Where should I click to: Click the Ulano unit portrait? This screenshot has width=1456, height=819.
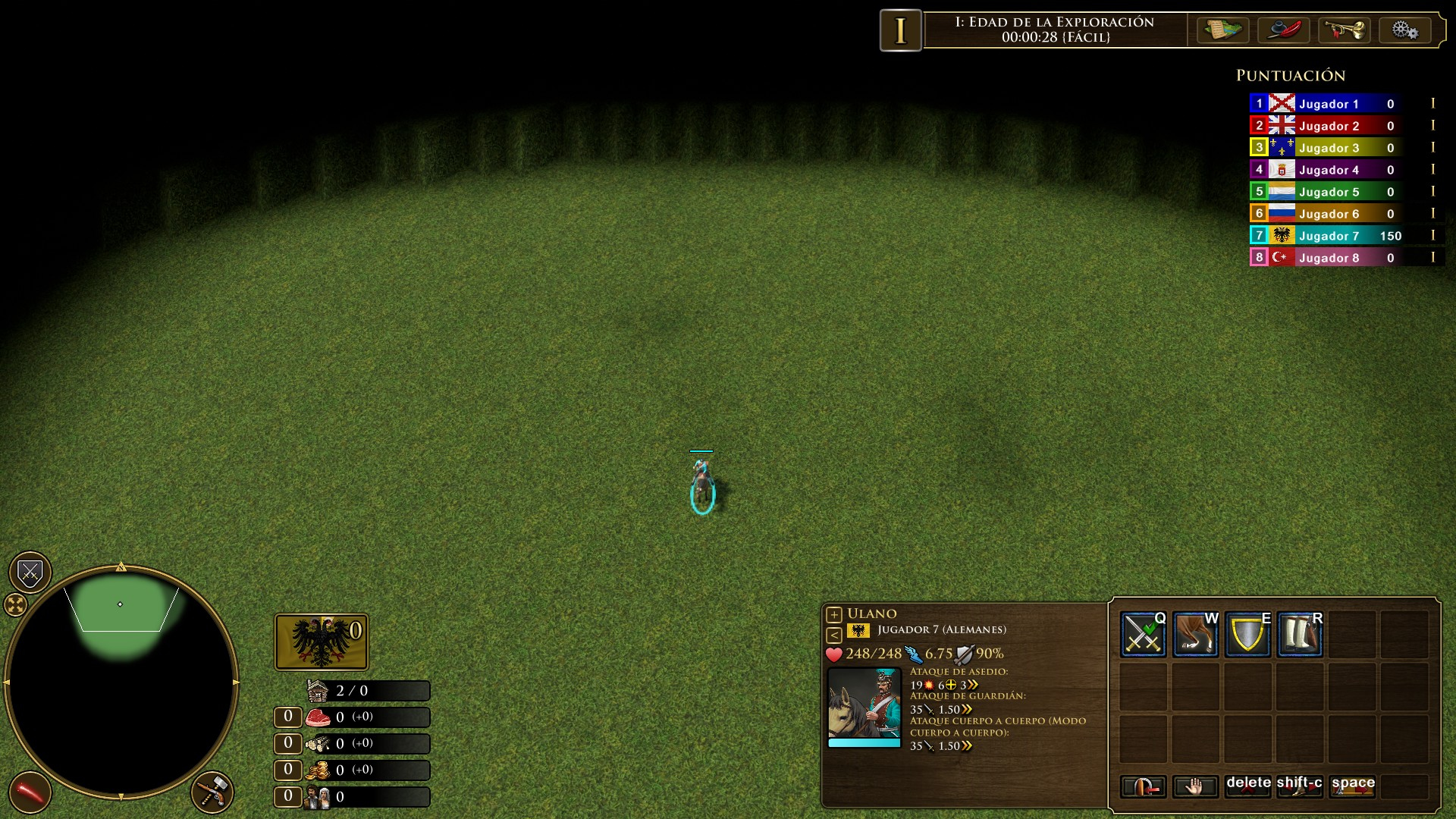(864, 703)
